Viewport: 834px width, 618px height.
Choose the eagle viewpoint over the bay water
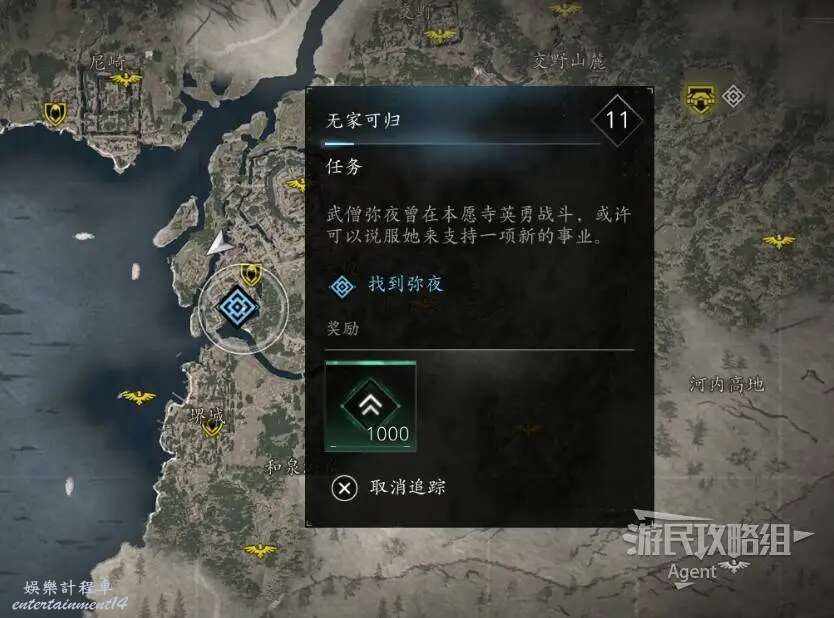tap(137, 397)
